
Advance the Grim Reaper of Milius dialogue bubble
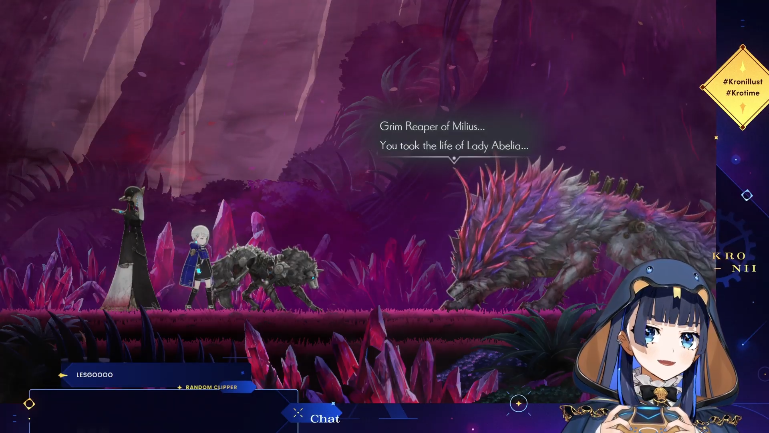coord(454,136)
